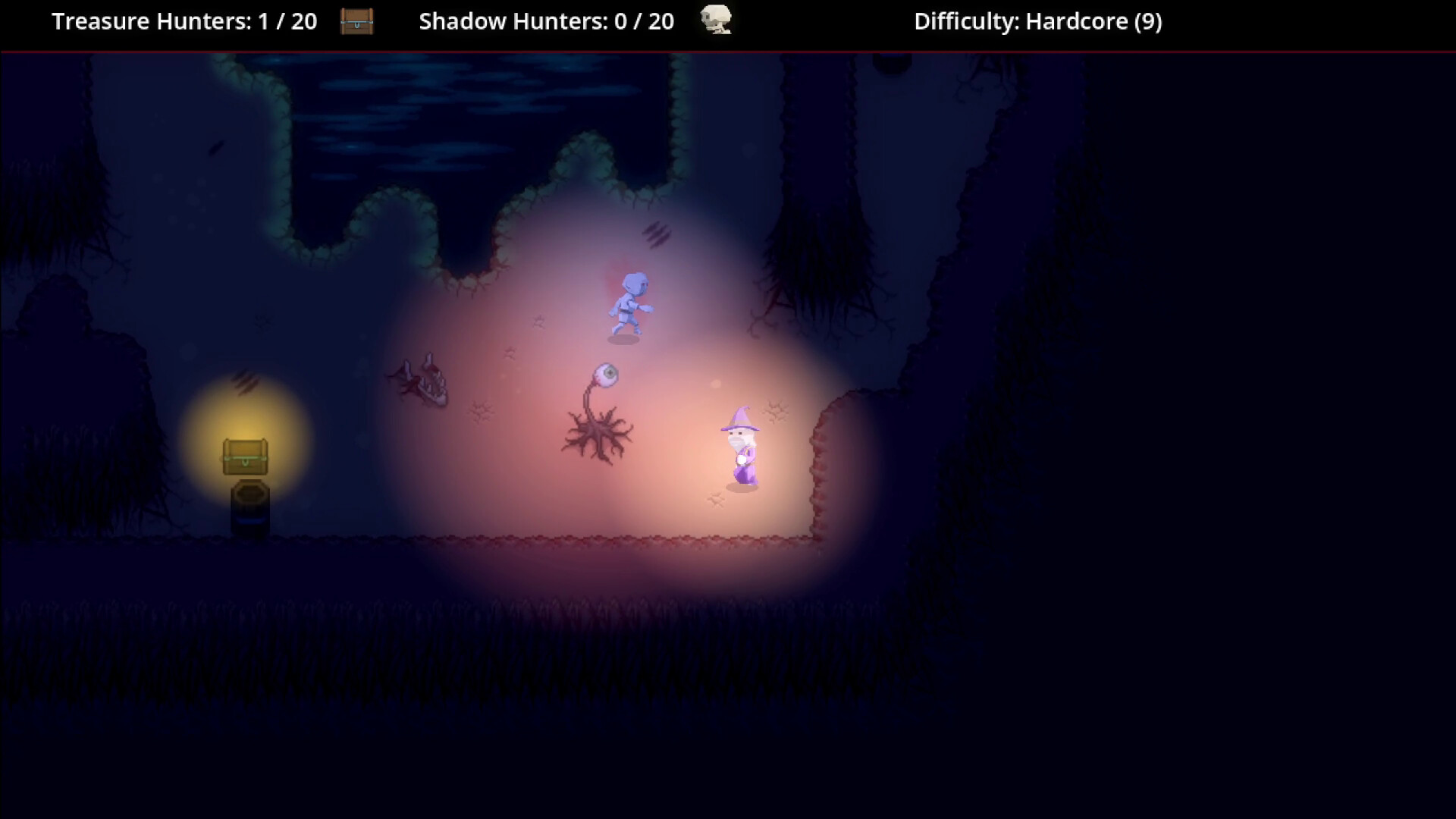Screen dimensions: 1456x819
Task: Click the treasure chest icon in the HUD
Action: [x=356, y=22]
